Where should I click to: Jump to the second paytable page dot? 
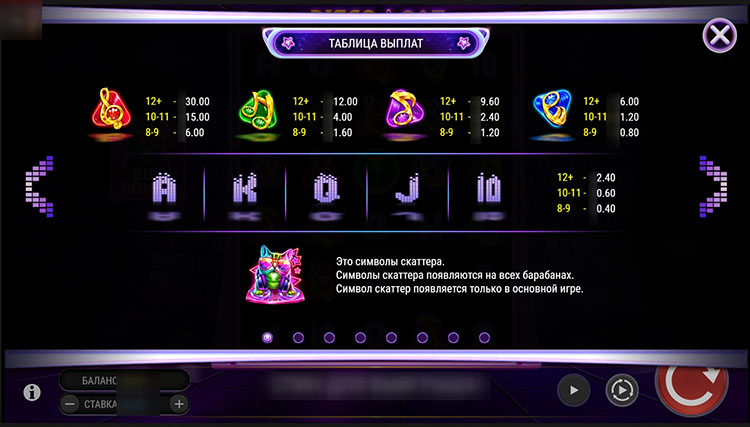click(x=298, y=337)
